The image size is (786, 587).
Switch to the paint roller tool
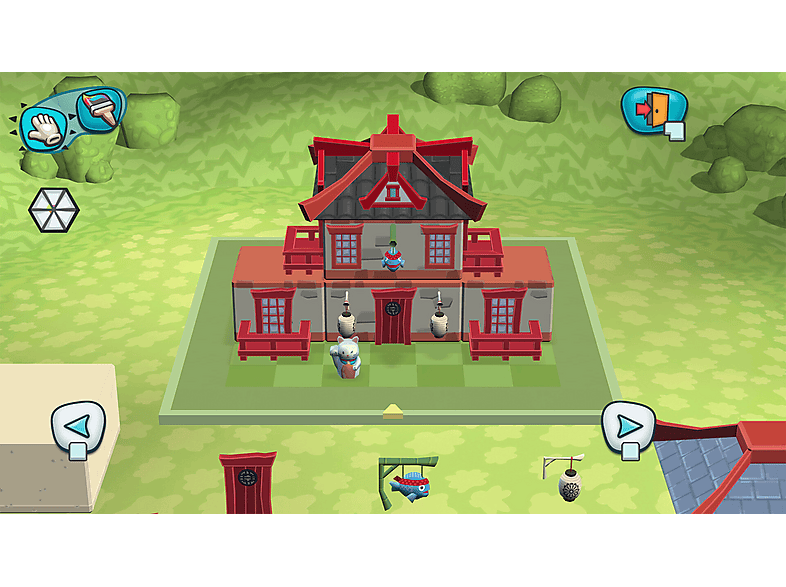click(x=98, y=109)
